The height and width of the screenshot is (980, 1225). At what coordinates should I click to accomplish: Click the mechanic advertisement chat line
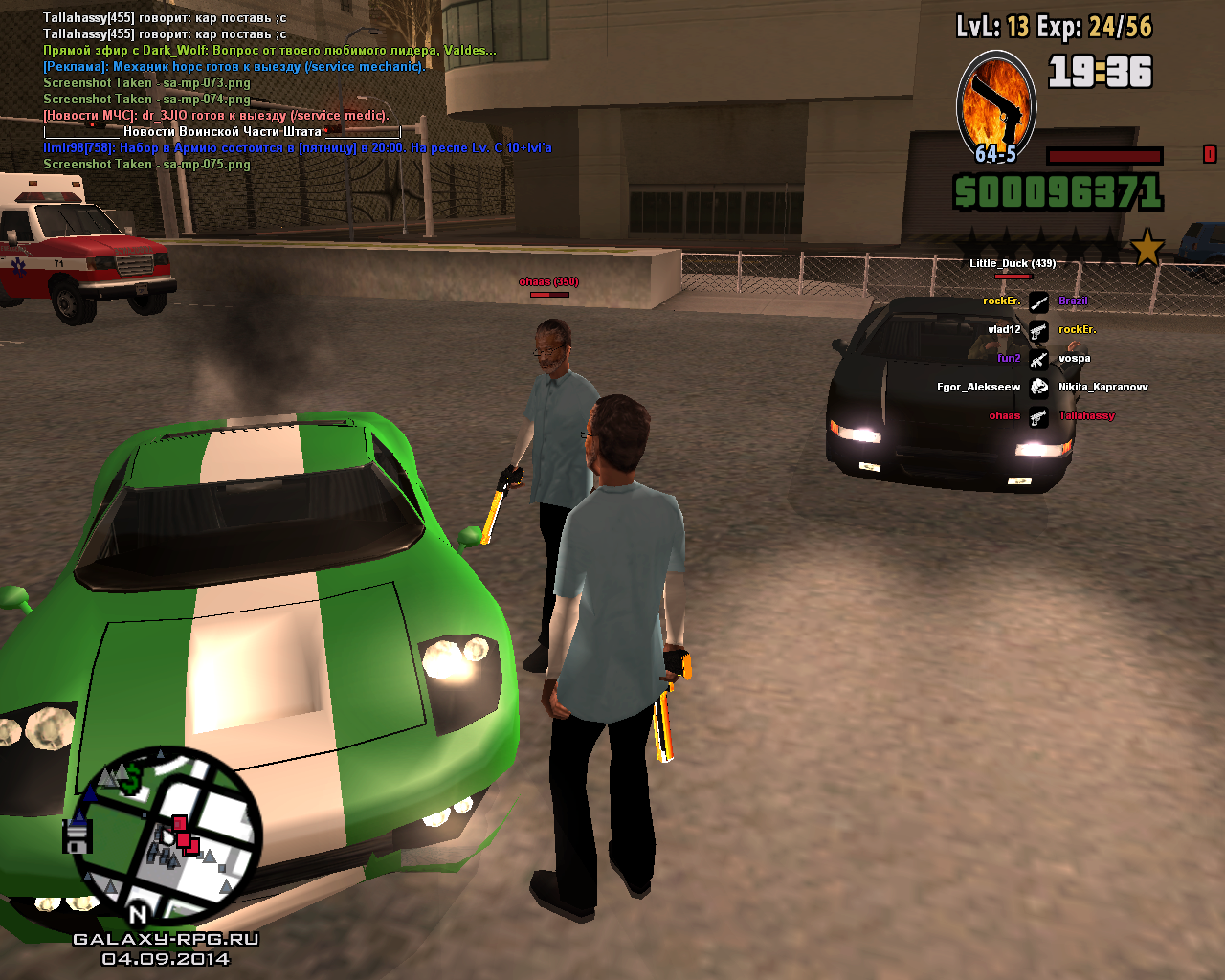pyautogui.click(x=234, y=67)
